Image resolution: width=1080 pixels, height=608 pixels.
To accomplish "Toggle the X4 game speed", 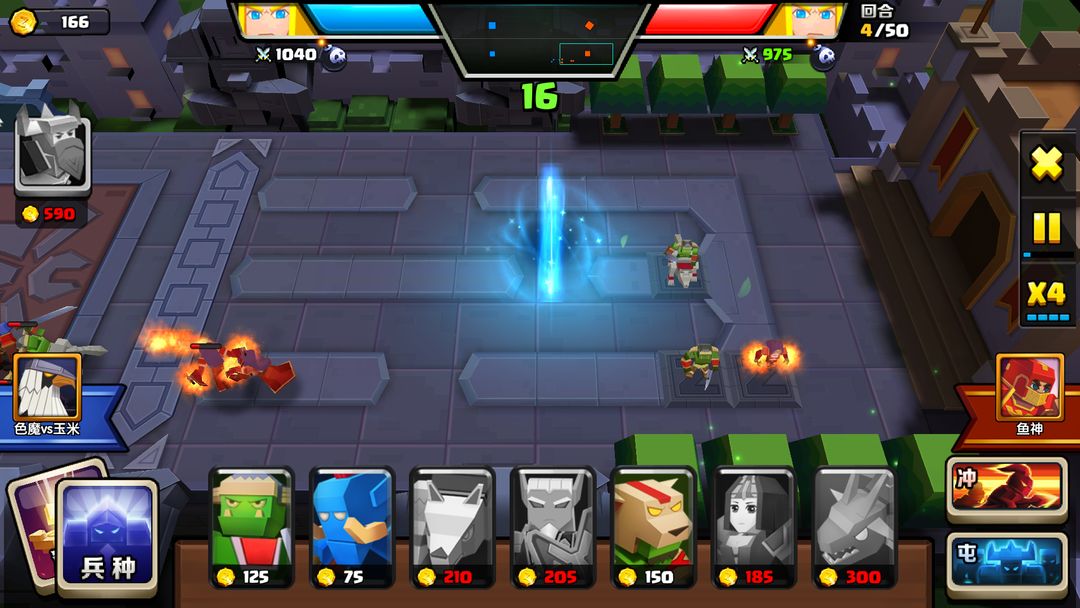I will click(1047, 295).
